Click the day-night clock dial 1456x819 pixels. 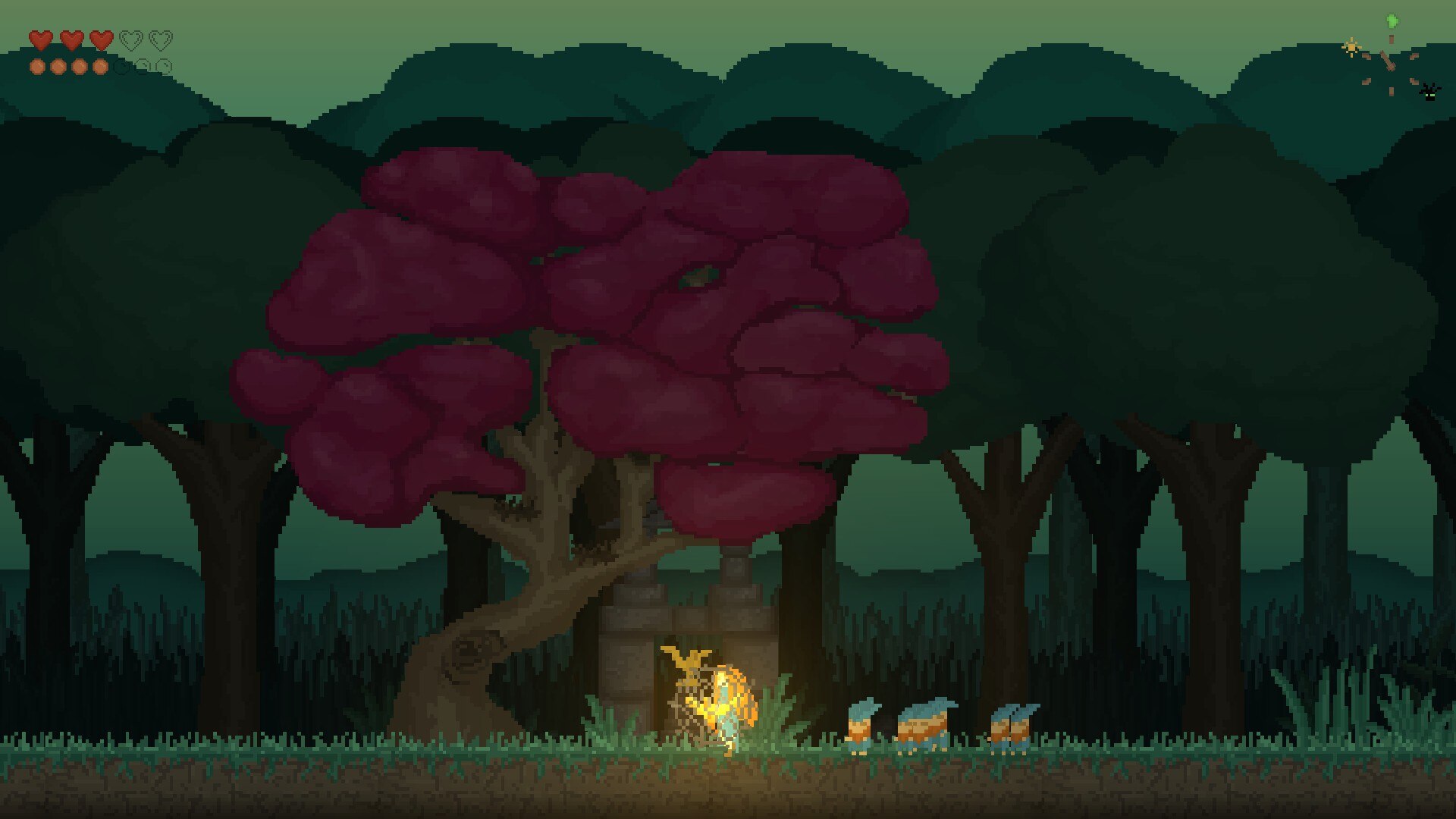tap(1391, 64)
